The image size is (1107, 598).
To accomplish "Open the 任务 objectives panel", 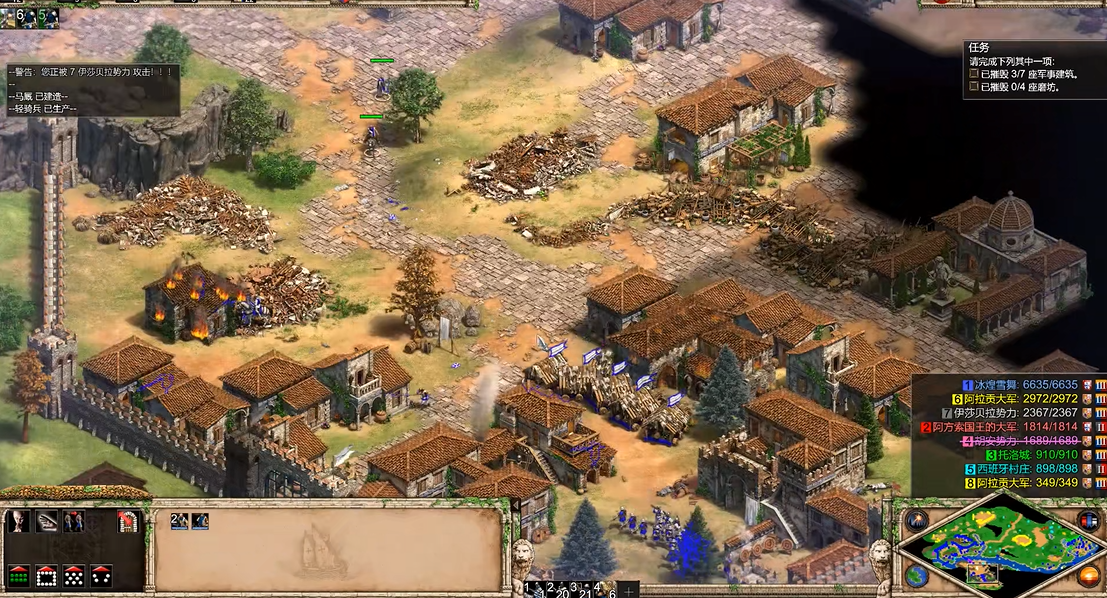I will (x=979, y=47).
